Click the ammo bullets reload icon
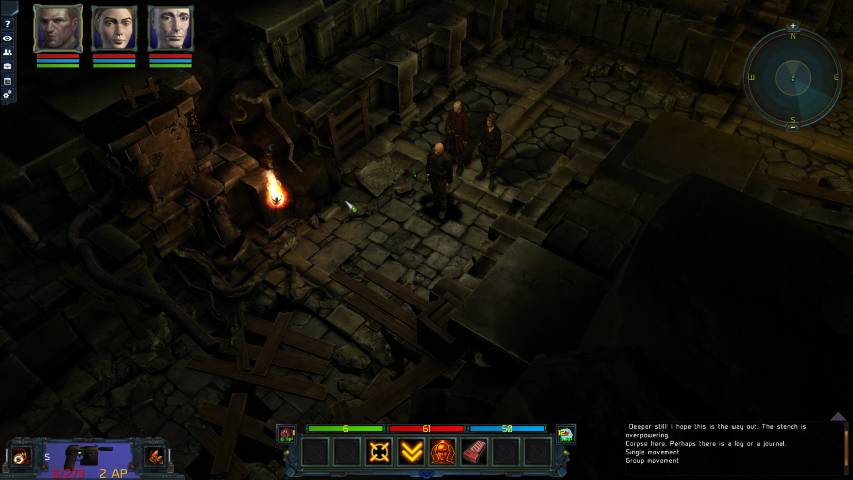 pos(155,456)
